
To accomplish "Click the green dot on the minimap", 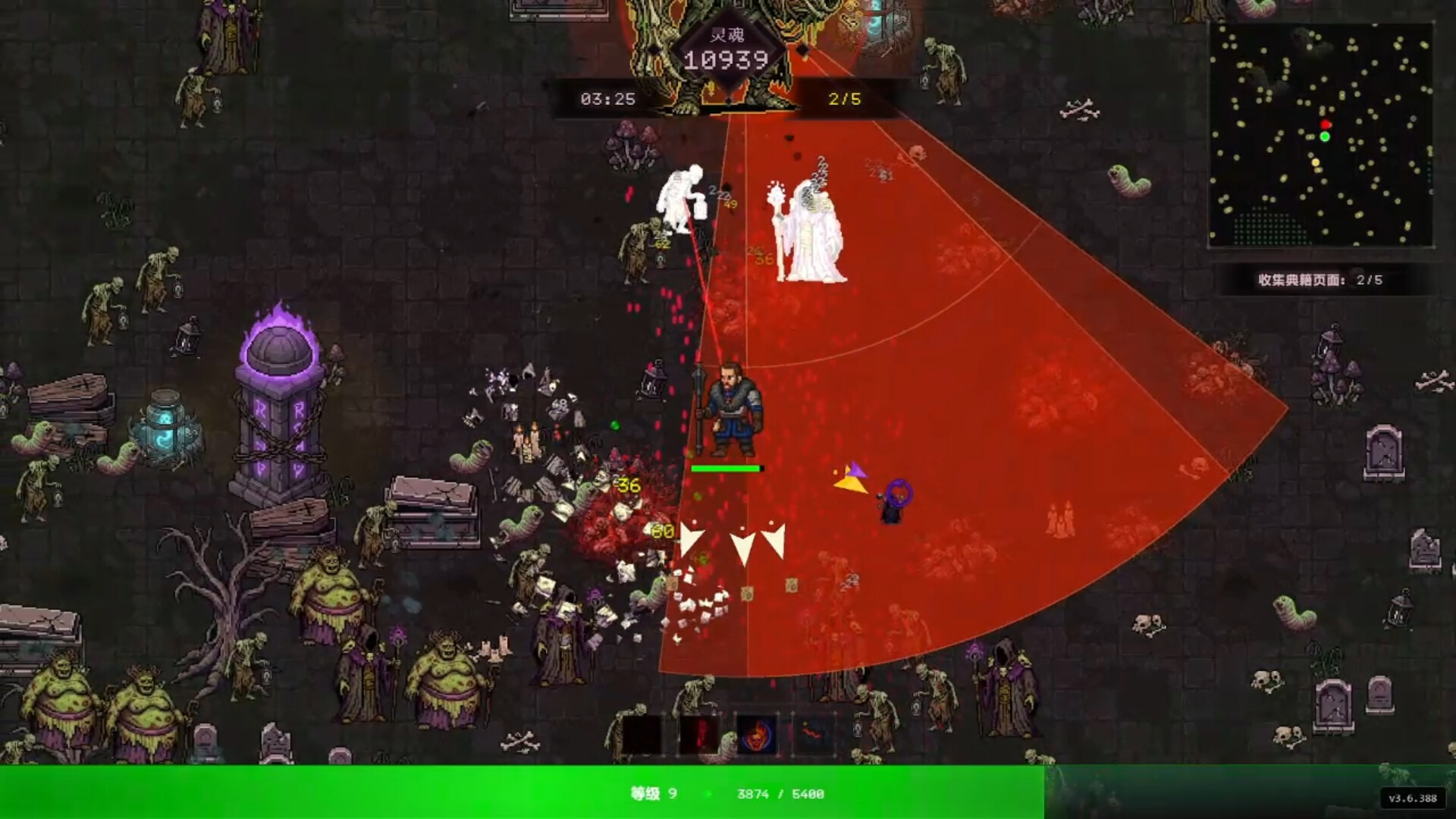I will coord(1325,137).
